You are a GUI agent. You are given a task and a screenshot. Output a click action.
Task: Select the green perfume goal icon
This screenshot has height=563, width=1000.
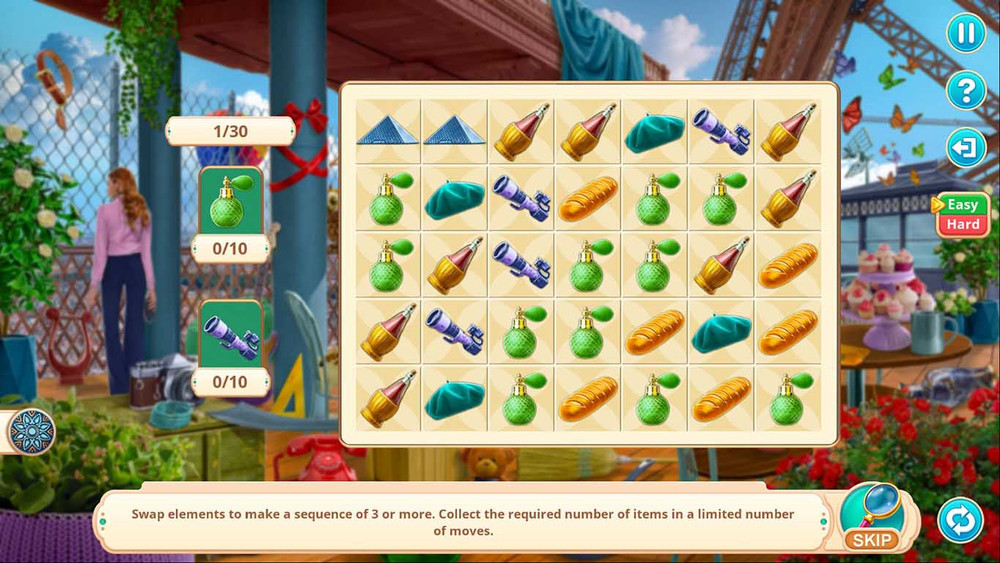[x=232, y=200]
